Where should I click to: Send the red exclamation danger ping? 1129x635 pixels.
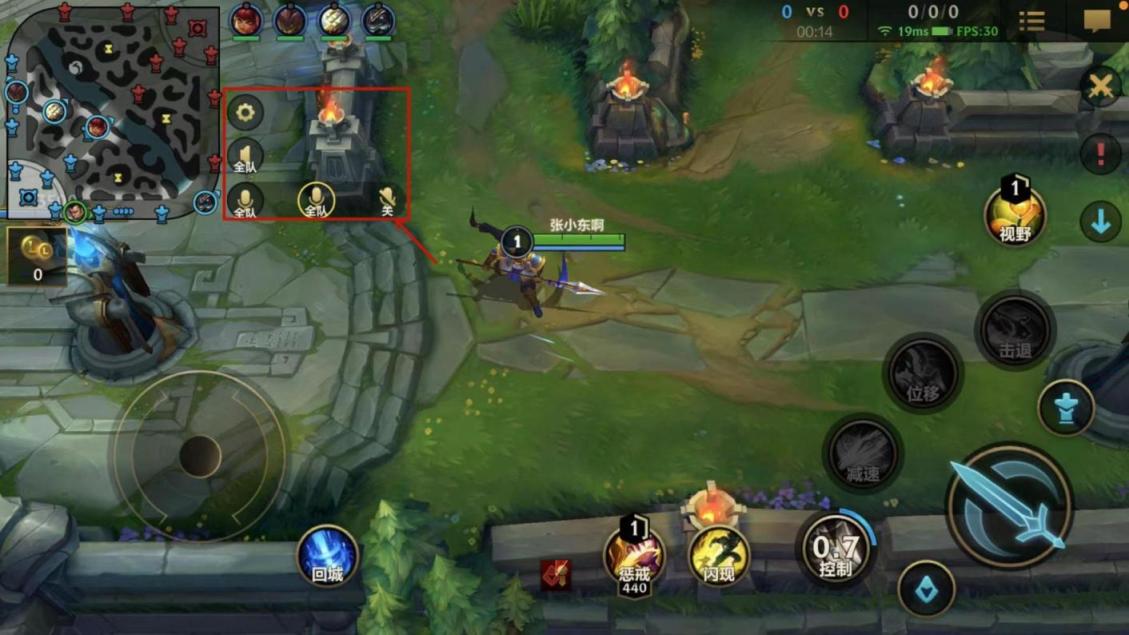tap(1100, 155)
